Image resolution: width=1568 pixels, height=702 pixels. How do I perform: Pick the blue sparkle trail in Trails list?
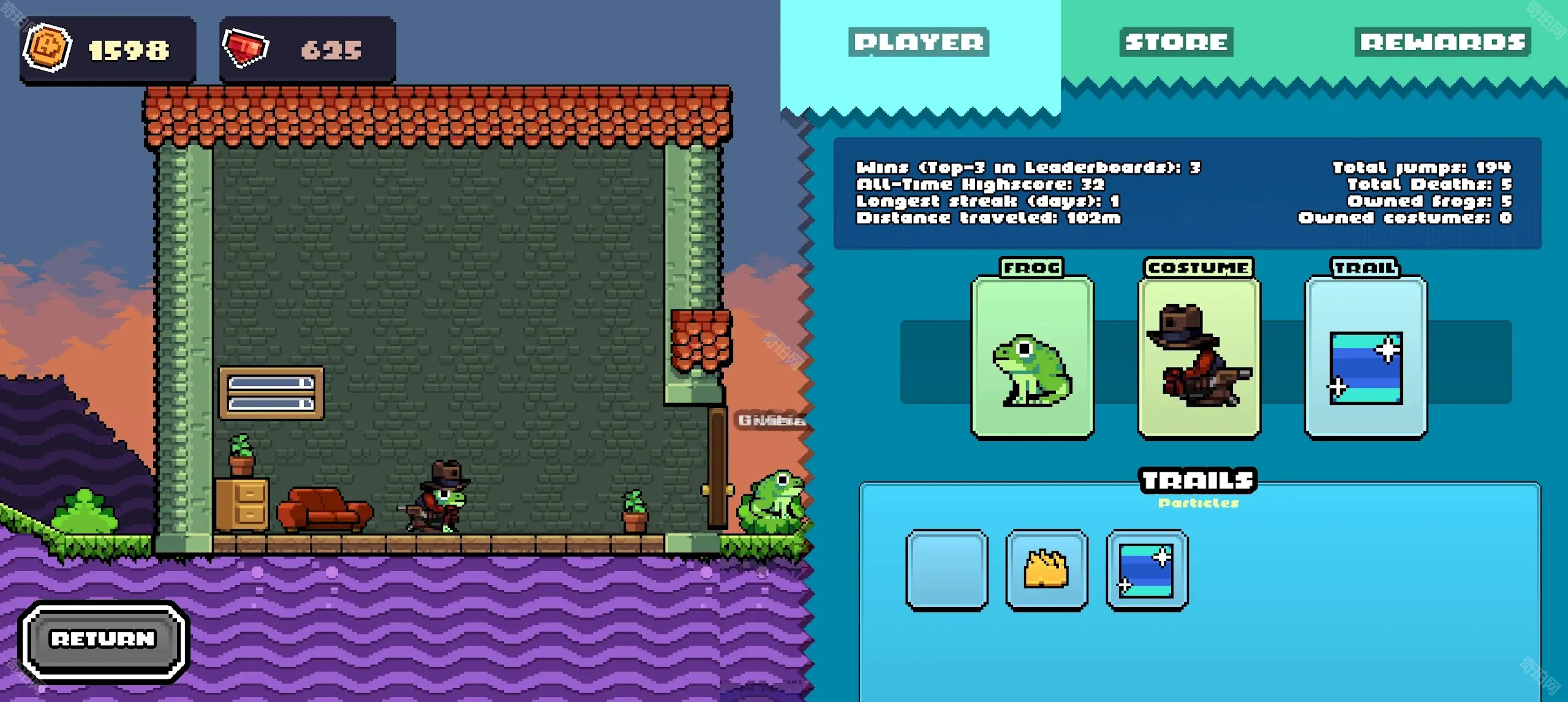click(1147, 570)
